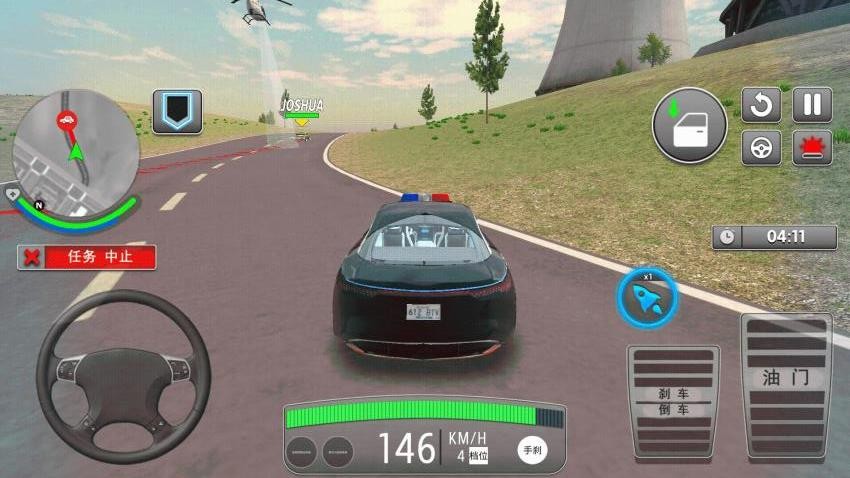Image resolution: width=850 pixels, height=478 pixels.
Task: Engage the 手刹 handbrake button
Action: point(532,450)
